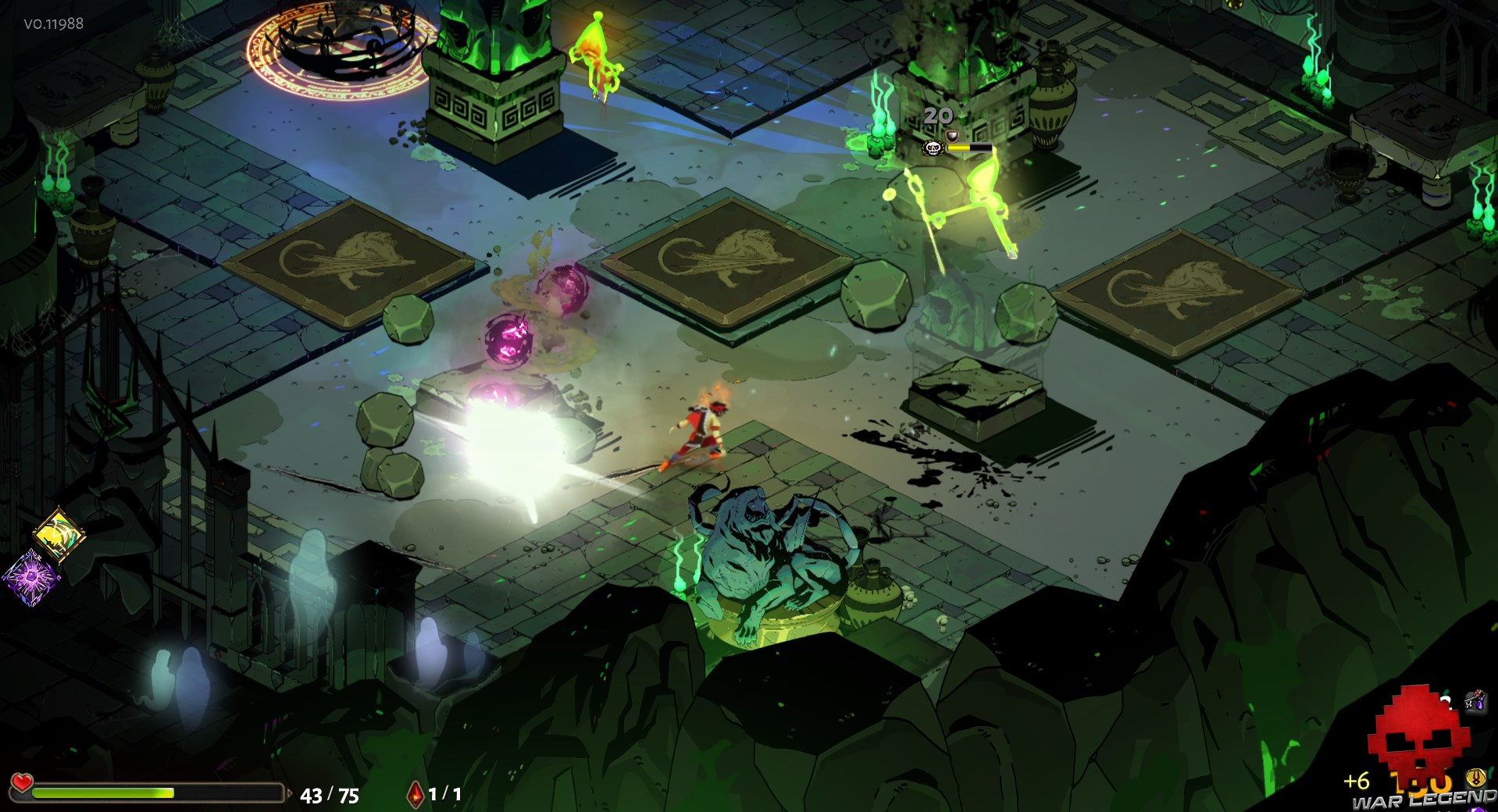This screenshot has height=812, width=1498.
Task: Select the yellow lightning boon icon
Action: [x=59, y=533]
